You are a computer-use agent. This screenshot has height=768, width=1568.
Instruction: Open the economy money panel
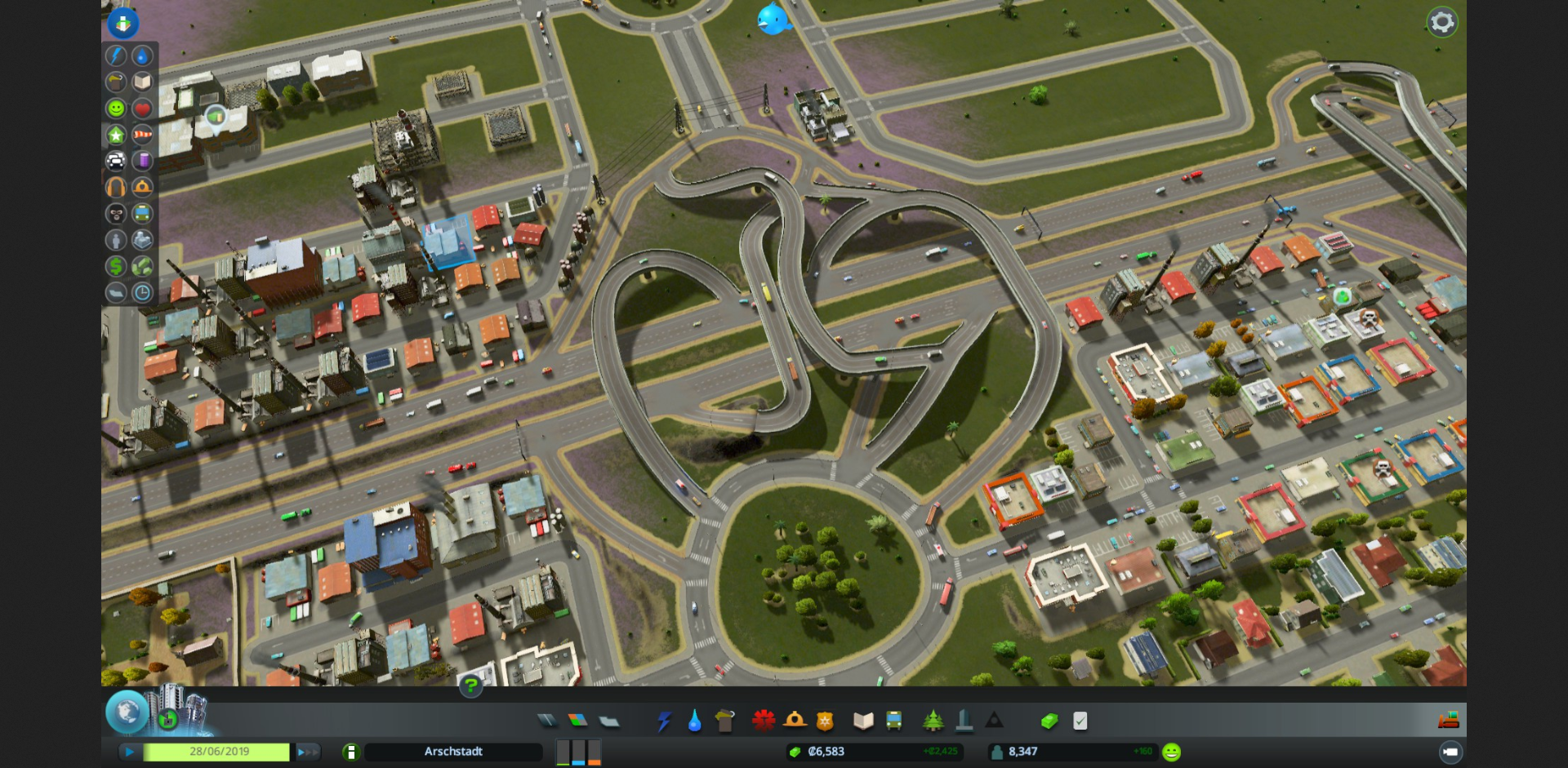(x=1049, y=721)
